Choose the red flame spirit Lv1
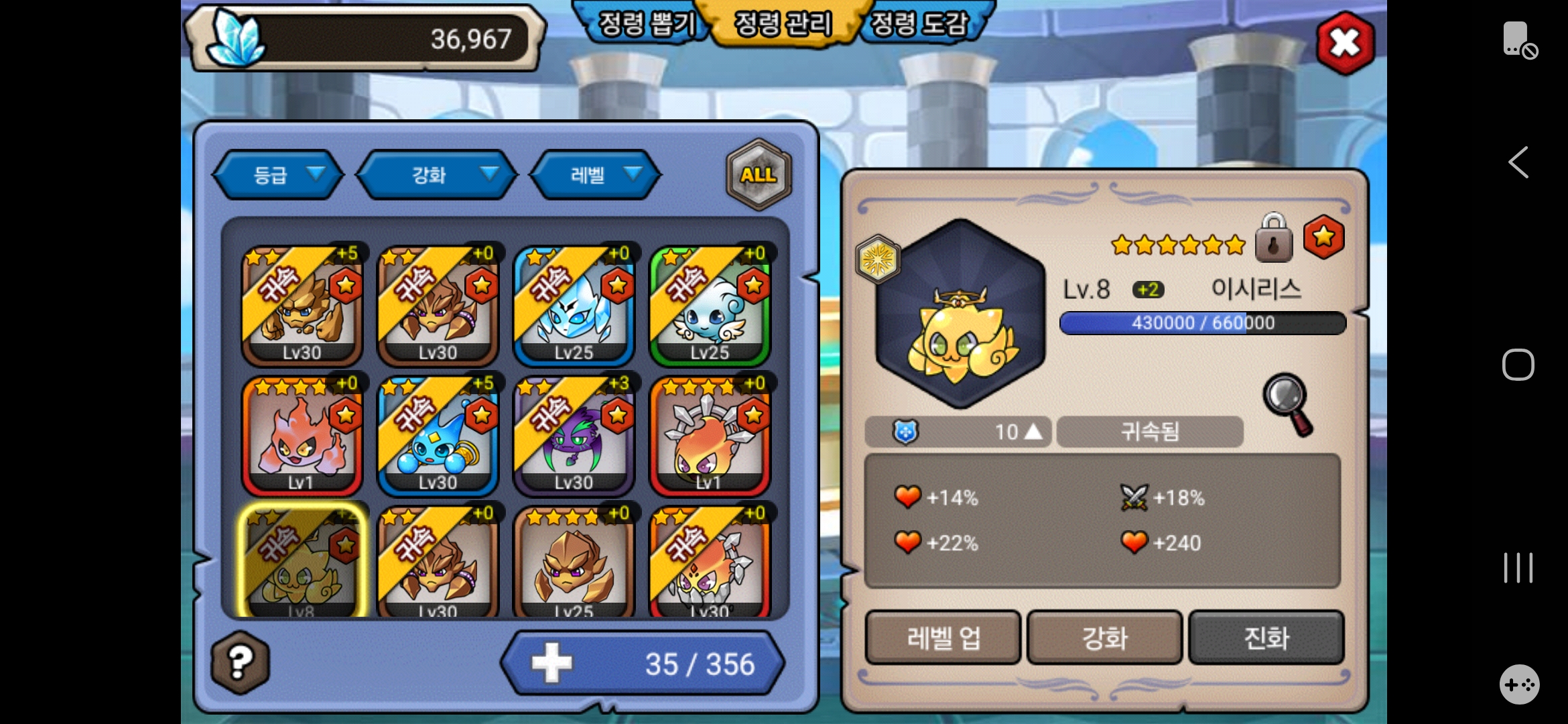 pyautogui.click(x=302, y=436)
